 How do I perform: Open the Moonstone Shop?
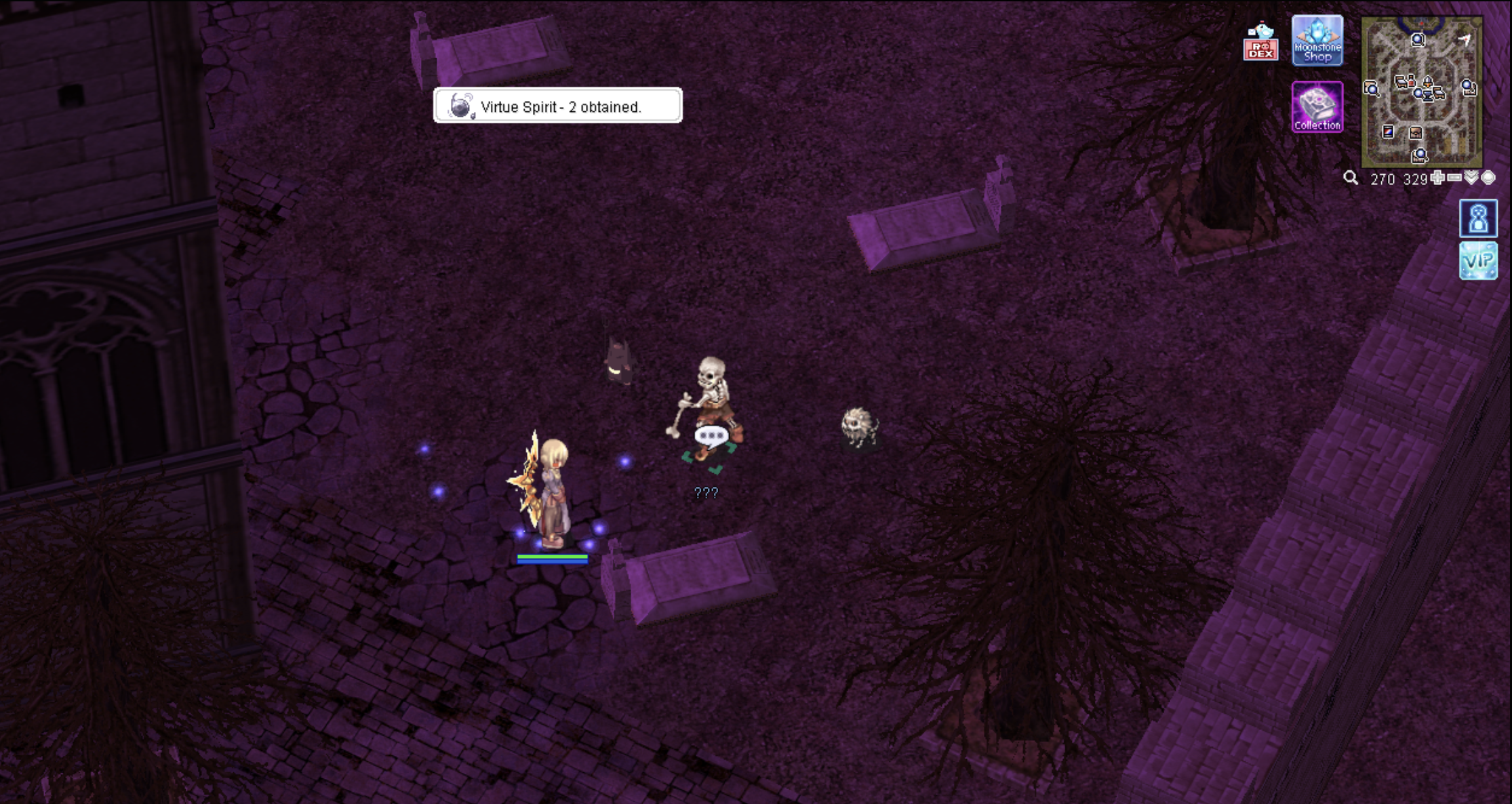click(x=1317, y=41)
